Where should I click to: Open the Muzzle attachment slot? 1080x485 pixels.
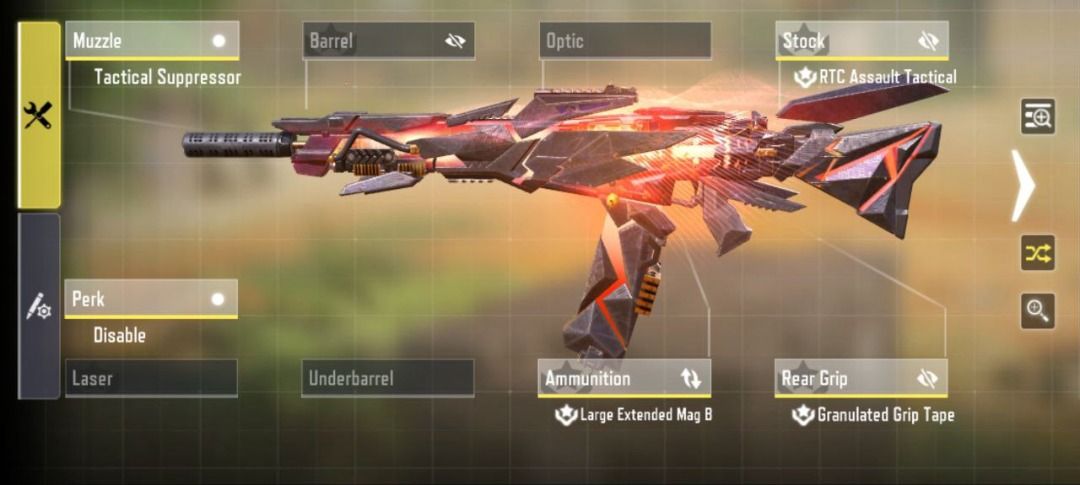(140, 41)
